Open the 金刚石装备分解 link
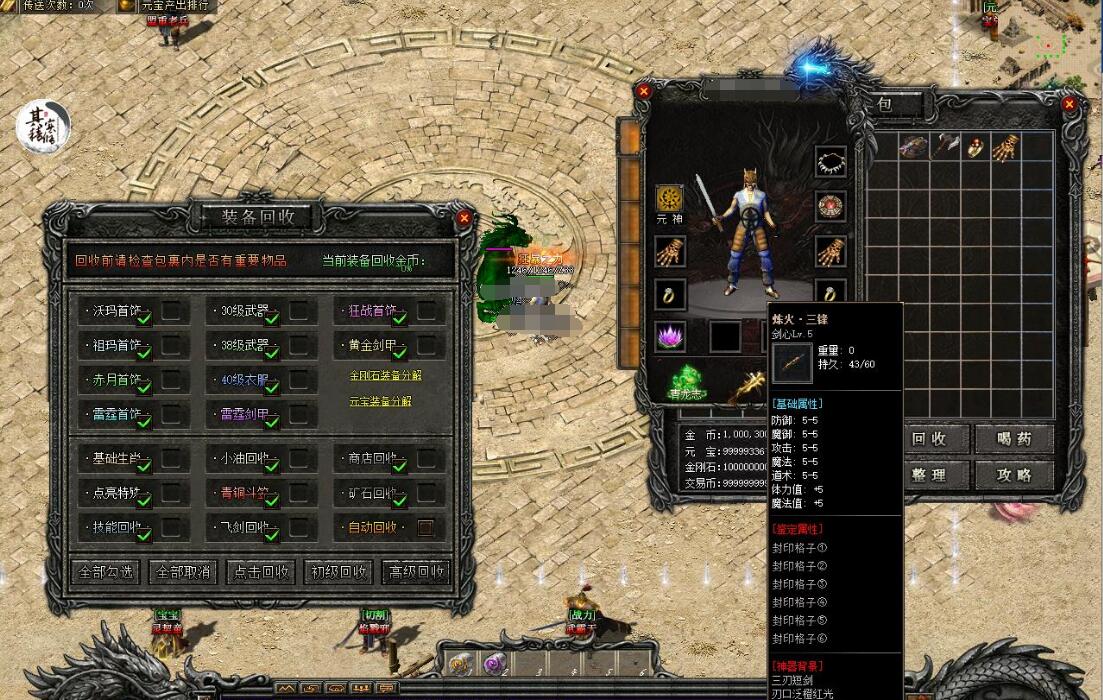Viewport: 1103px width, 700px height. tap(386, 376)
